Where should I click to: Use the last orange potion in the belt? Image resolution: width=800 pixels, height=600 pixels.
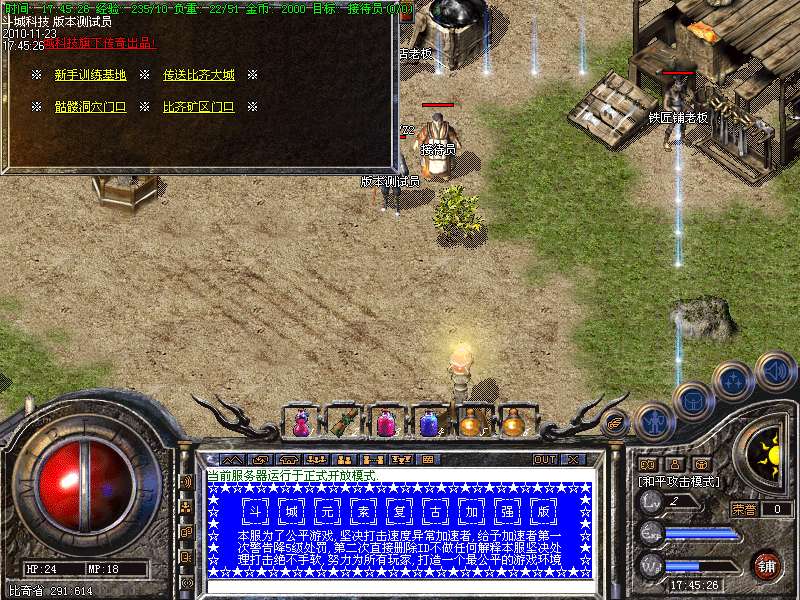point(513,424)
